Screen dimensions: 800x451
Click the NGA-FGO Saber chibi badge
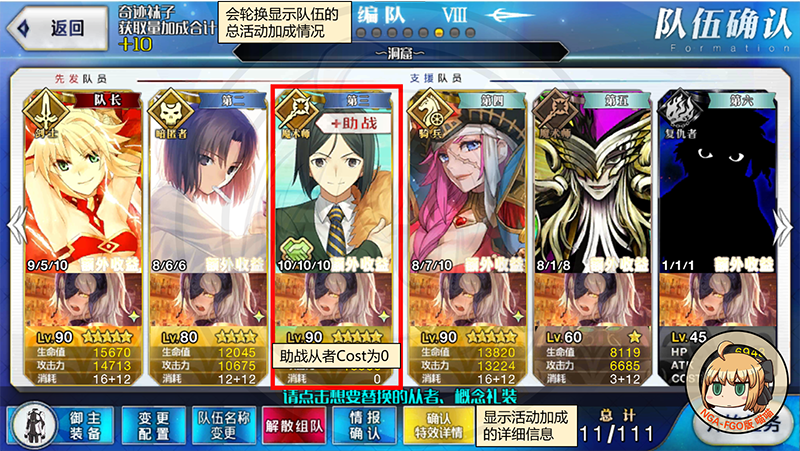coord(740,386)
